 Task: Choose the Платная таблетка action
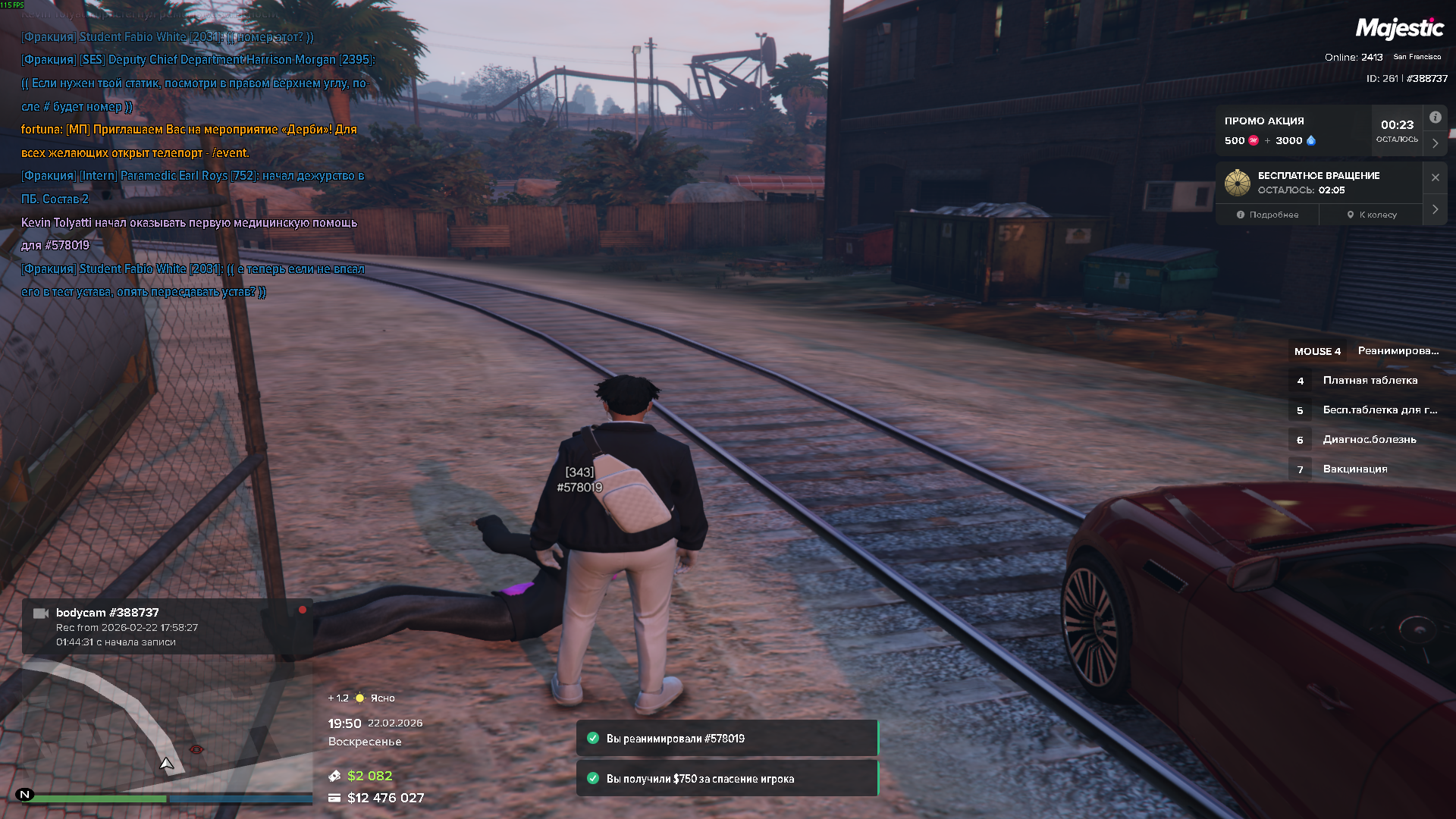[1369, 381]
